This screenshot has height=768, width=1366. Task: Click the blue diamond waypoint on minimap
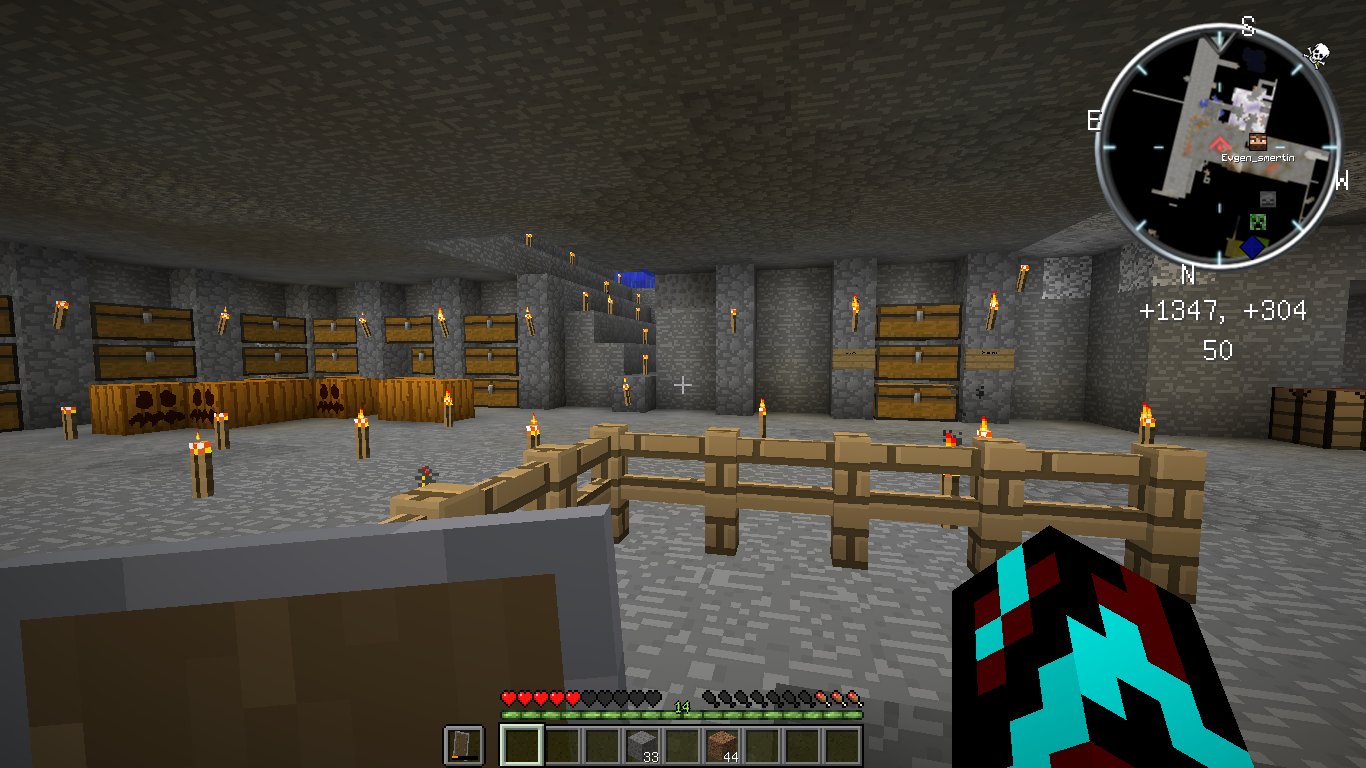[1253, 246]
